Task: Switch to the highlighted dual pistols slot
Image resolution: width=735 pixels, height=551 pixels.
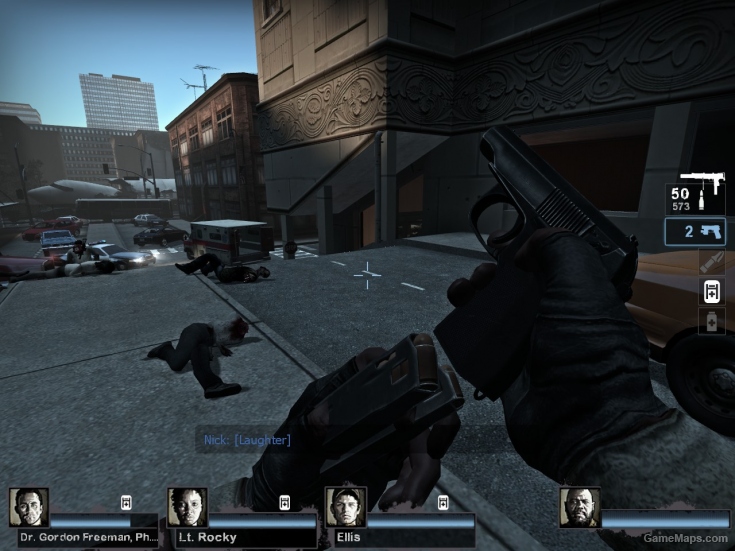Action: pos(696,232)
